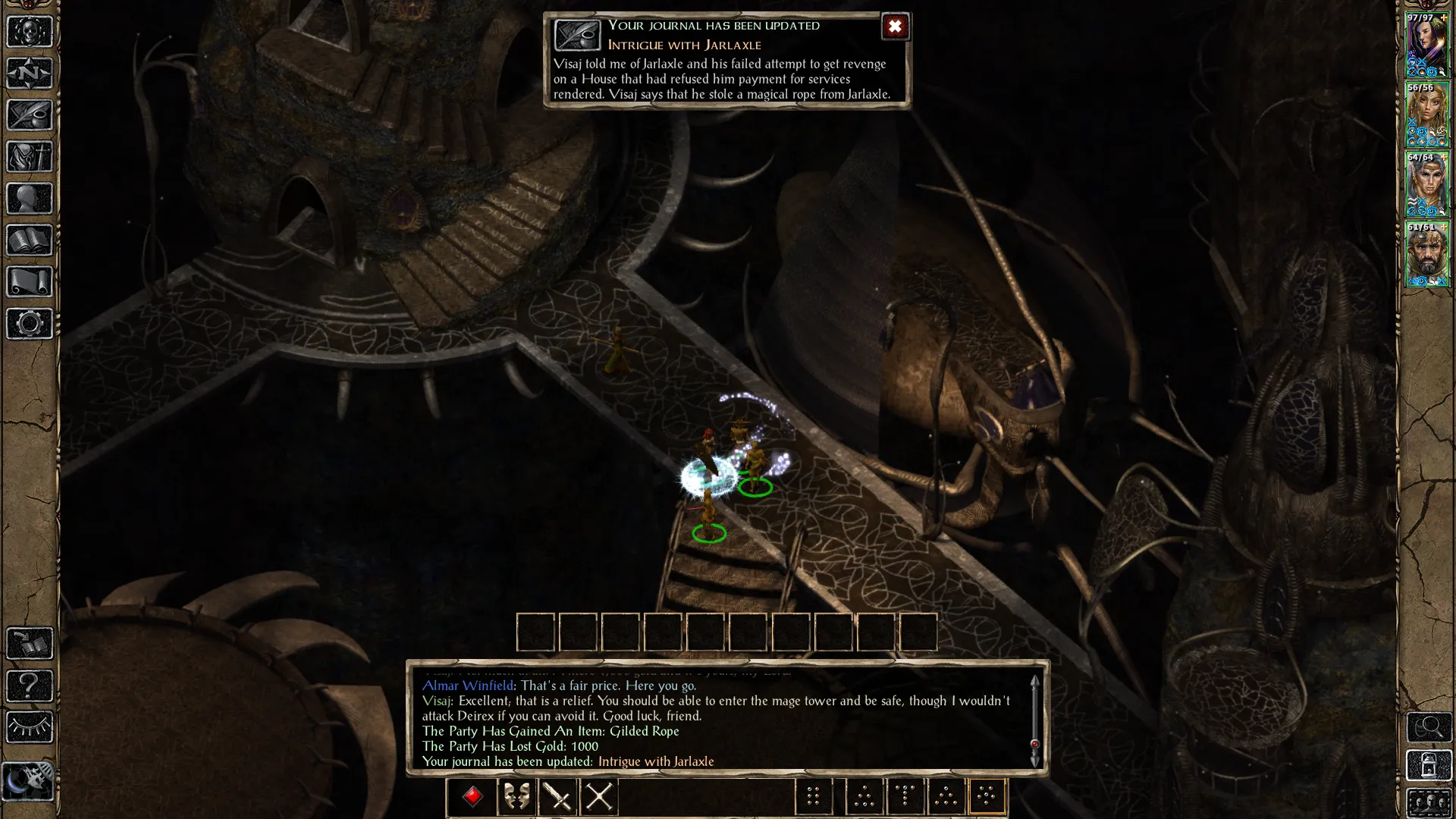This screenshot has height=819, width=1456.
Task: Open the inventory armor icon
Action: point(30,157)
